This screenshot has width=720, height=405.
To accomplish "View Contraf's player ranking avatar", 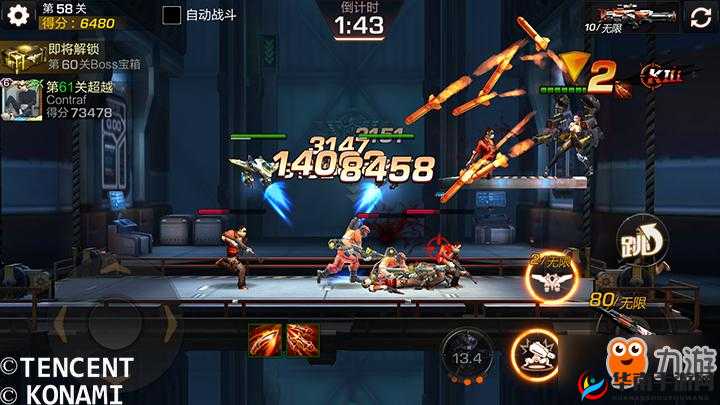I will point(20,98).
